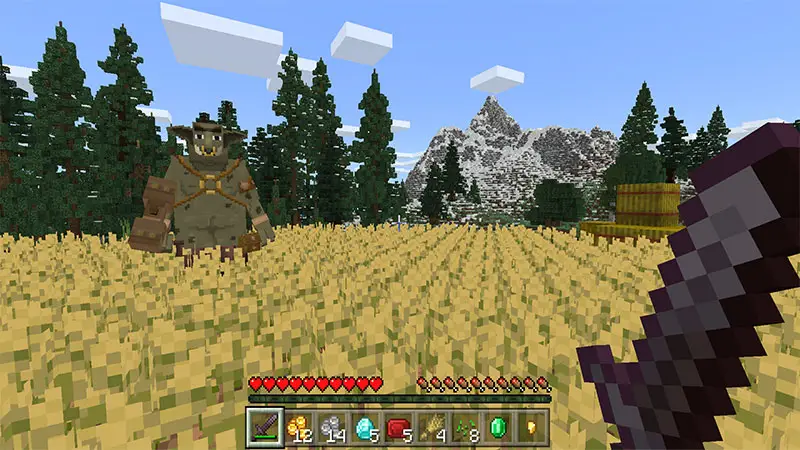Select the netherite sword hotbar slot
This screenshot has width=800, height=450.
(265, 426)
